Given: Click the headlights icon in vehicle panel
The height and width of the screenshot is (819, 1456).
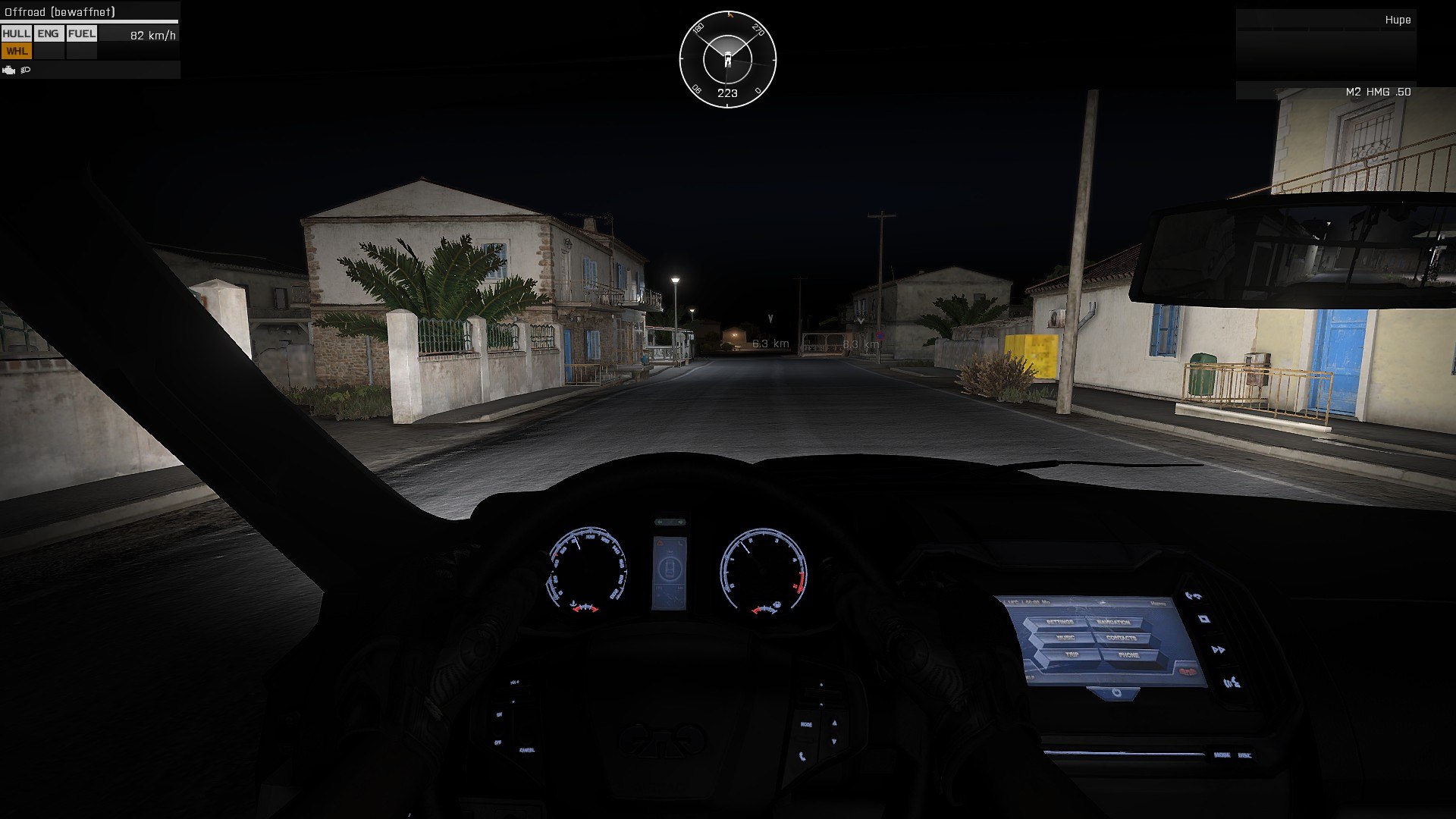Looking at the screenshot, I should tap(26, 70).
